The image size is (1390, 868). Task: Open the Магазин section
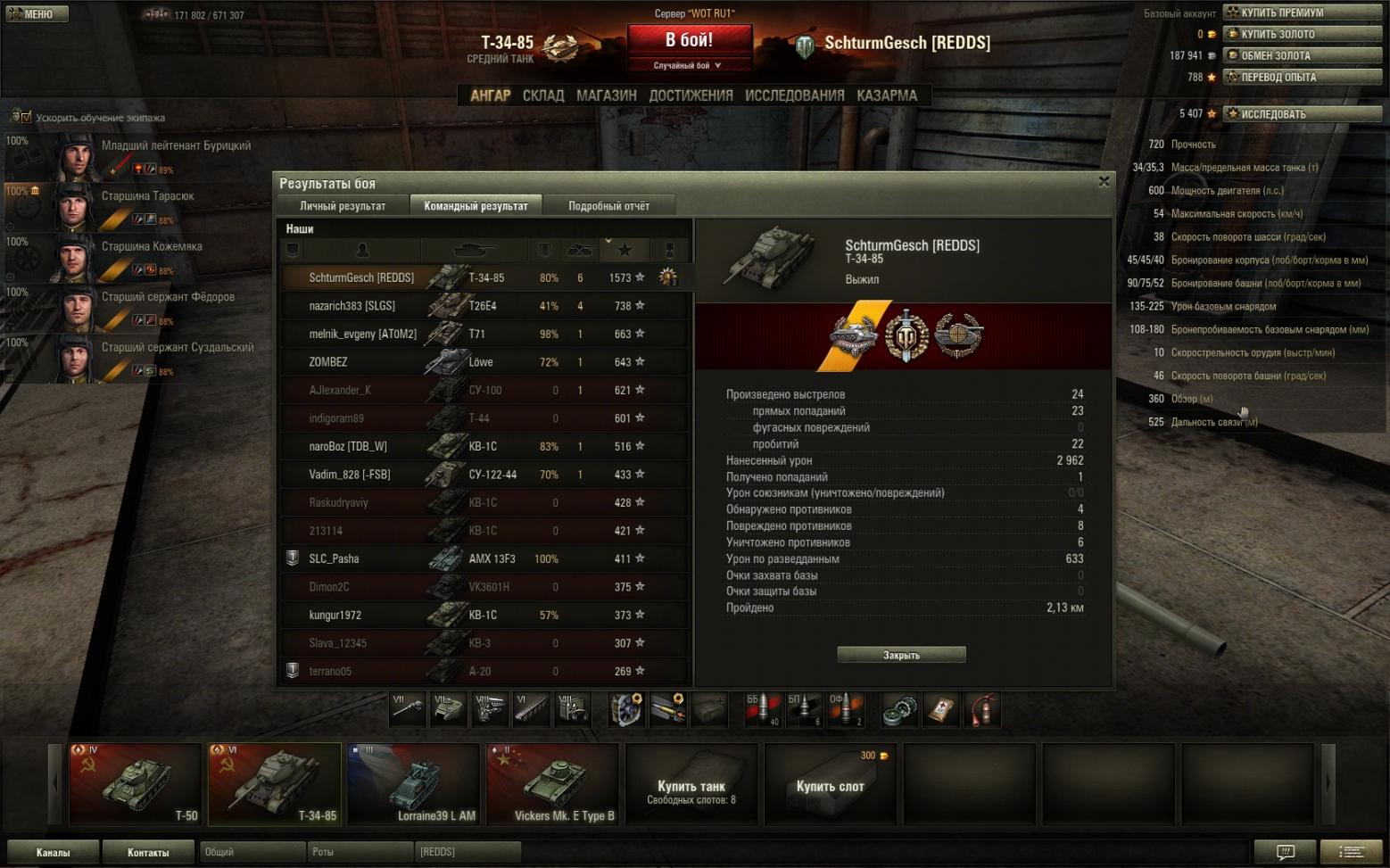pos(607,95)
